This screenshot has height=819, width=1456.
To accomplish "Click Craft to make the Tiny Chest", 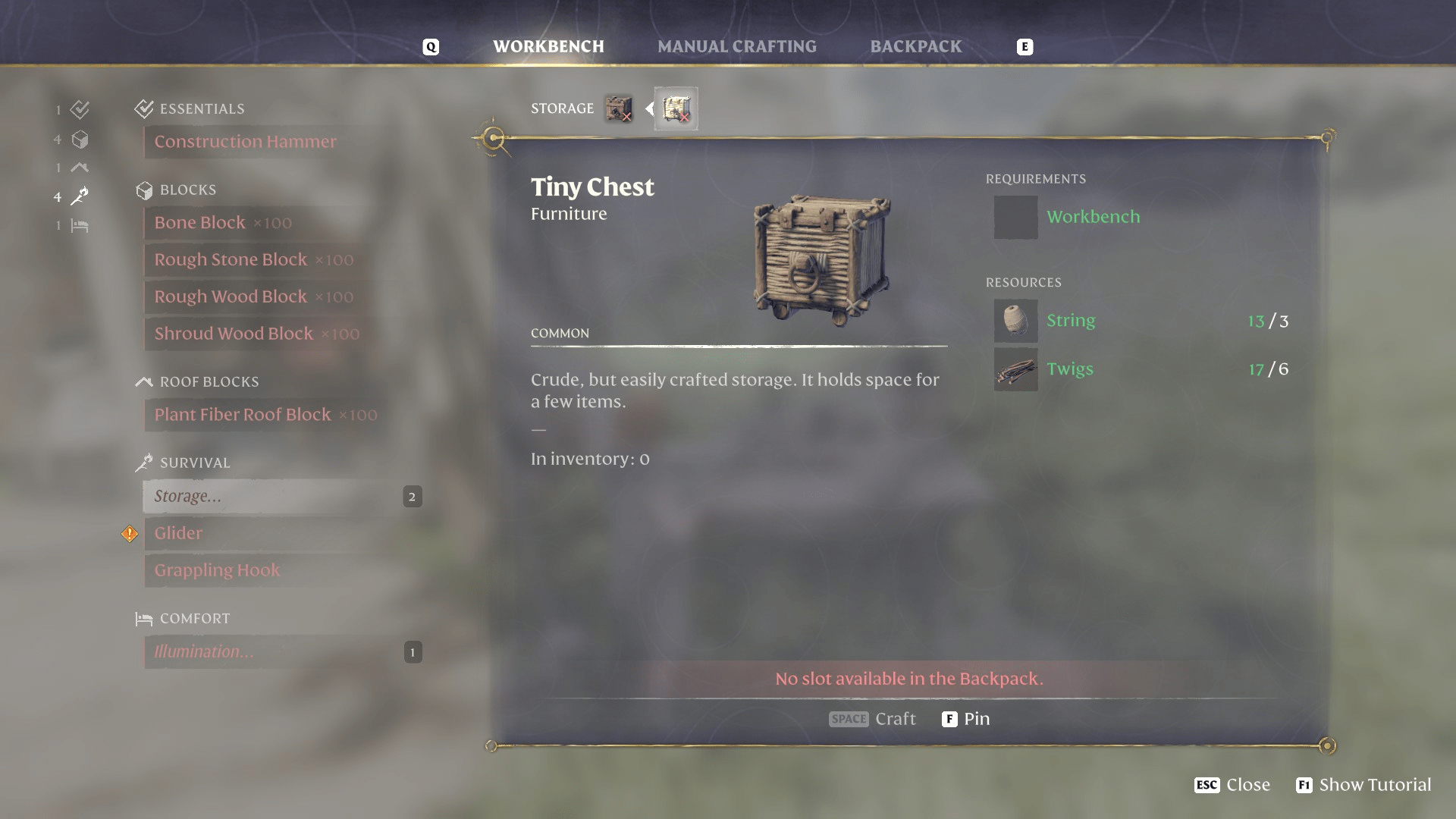I will (x=873, y=718).
